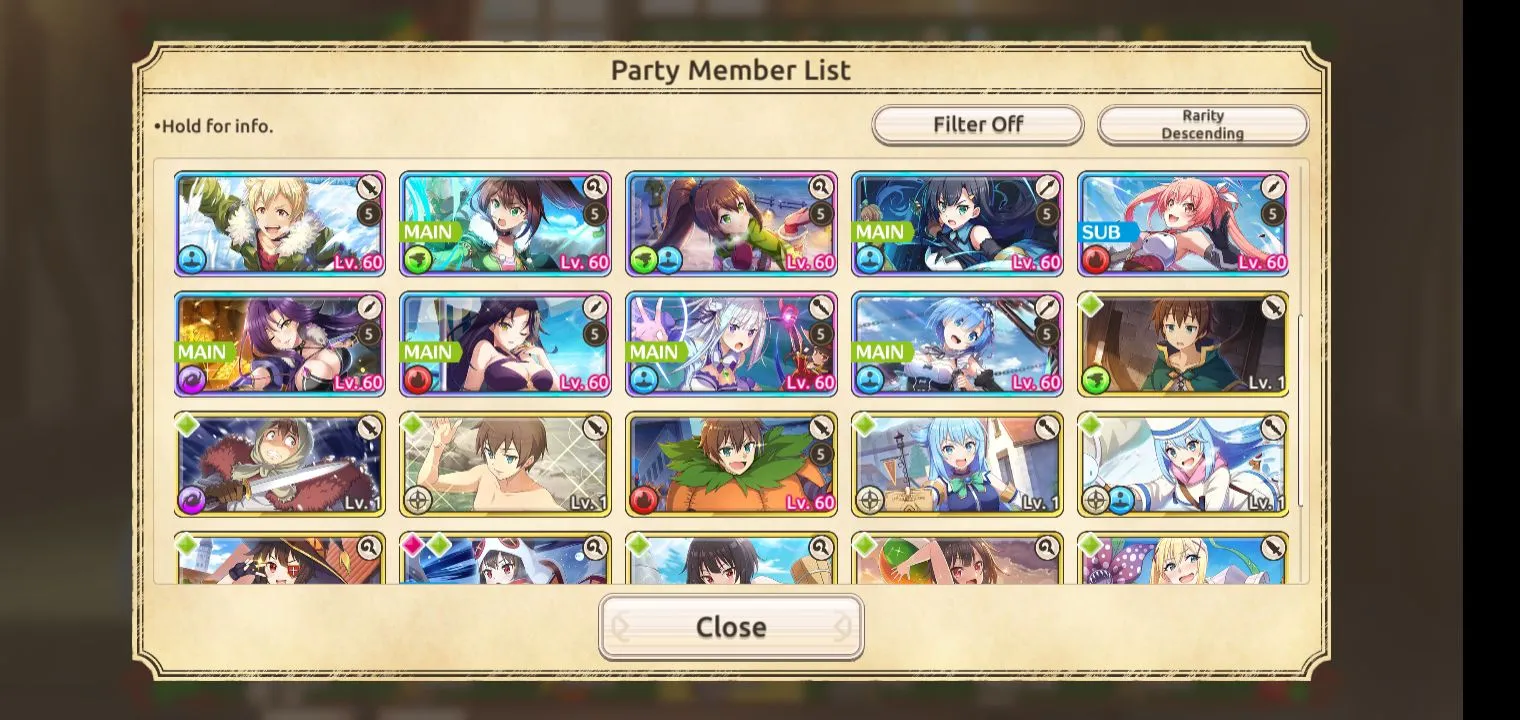Pick the shirtless Kazuma hot spring card

[505, 465]
